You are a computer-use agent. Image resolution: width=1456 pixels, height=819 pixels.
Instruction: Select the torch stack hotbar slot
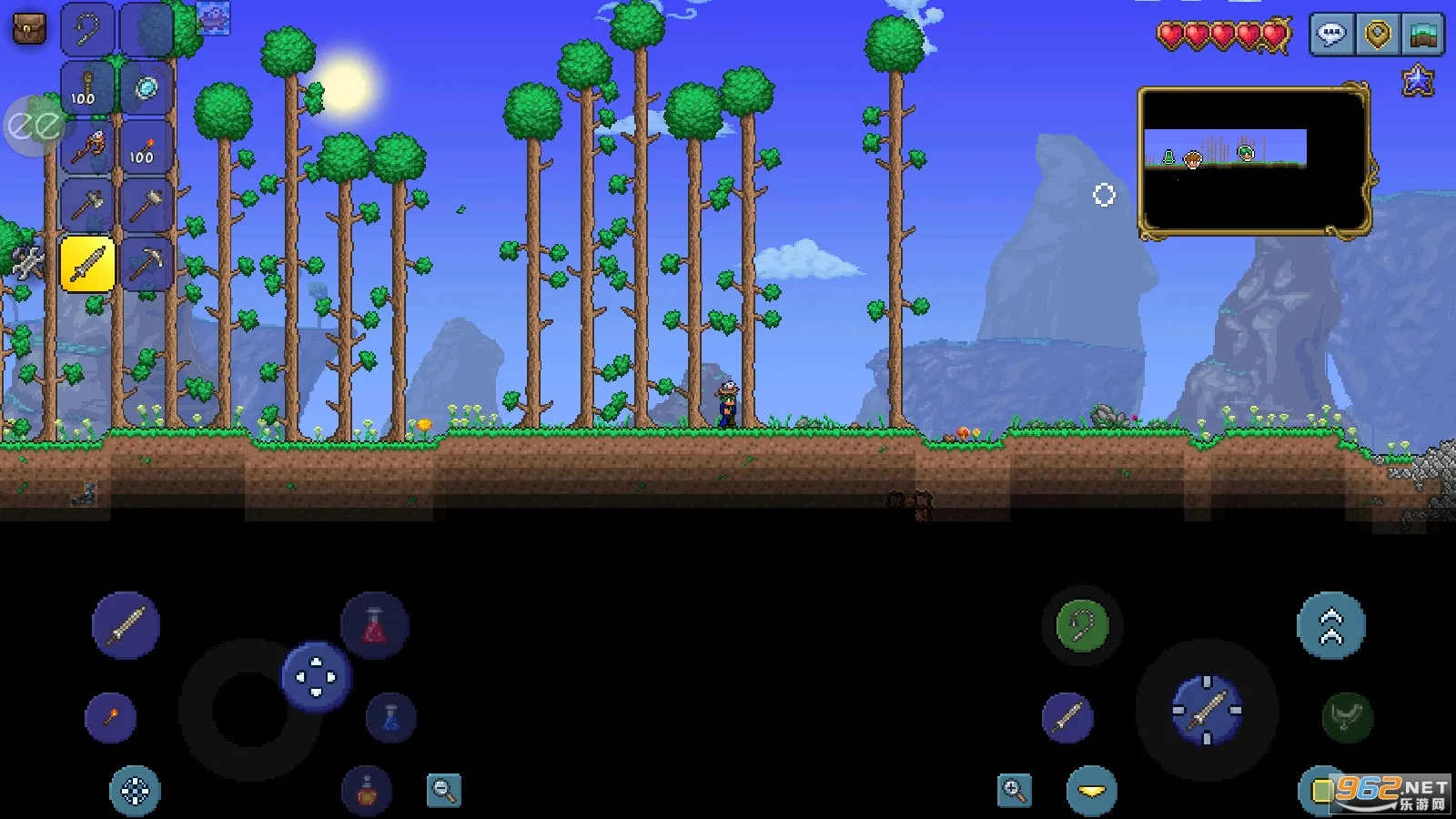(x=146, y=147)
